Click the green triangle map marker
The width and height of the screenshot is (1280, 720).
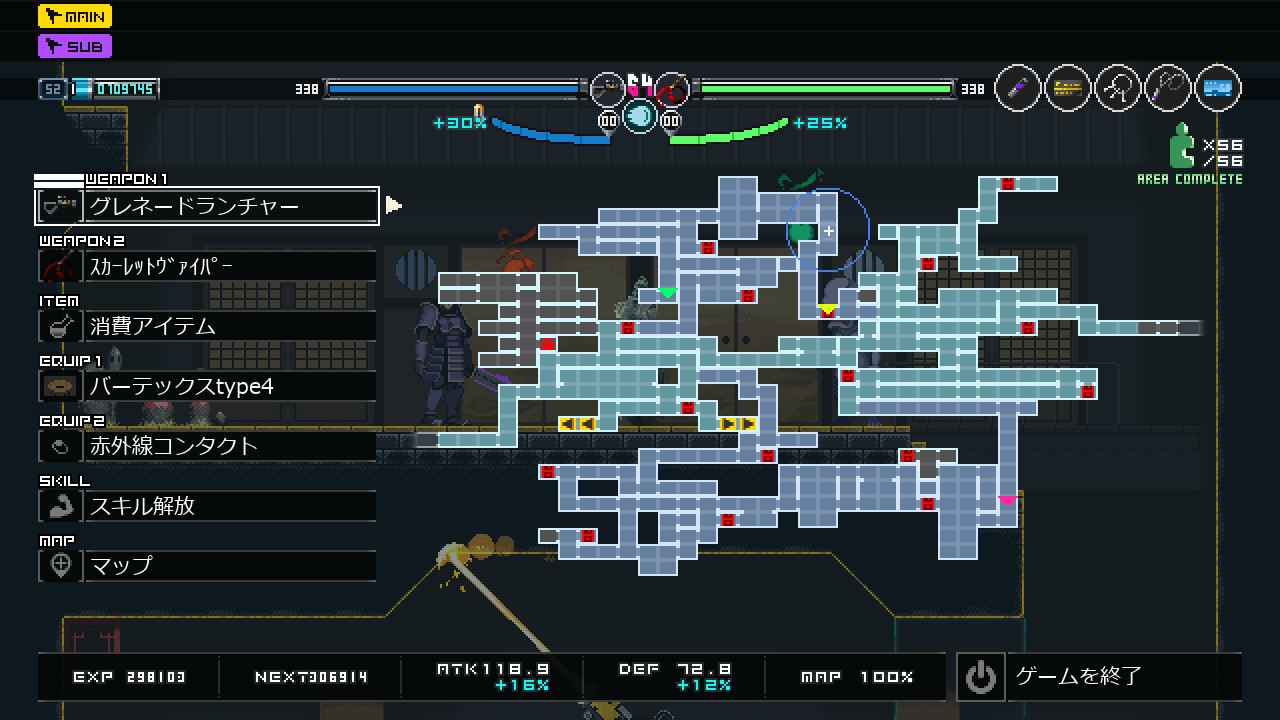(668, 293)
